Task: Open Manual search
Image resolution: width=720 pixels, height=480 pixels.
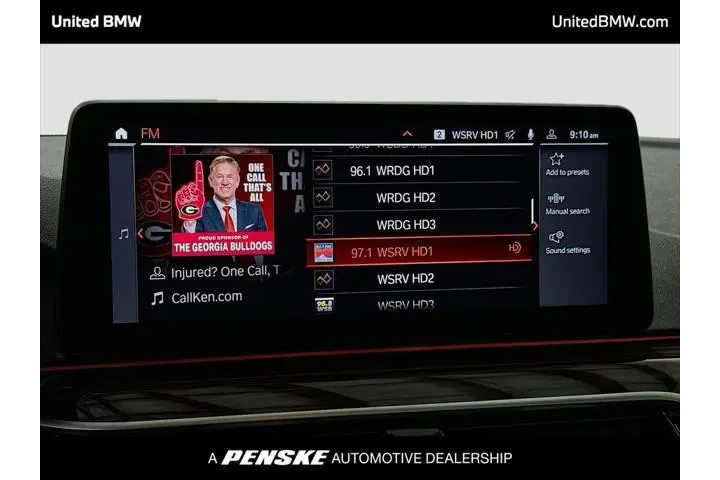Action: pyautogui.click(x=567, y=203)
